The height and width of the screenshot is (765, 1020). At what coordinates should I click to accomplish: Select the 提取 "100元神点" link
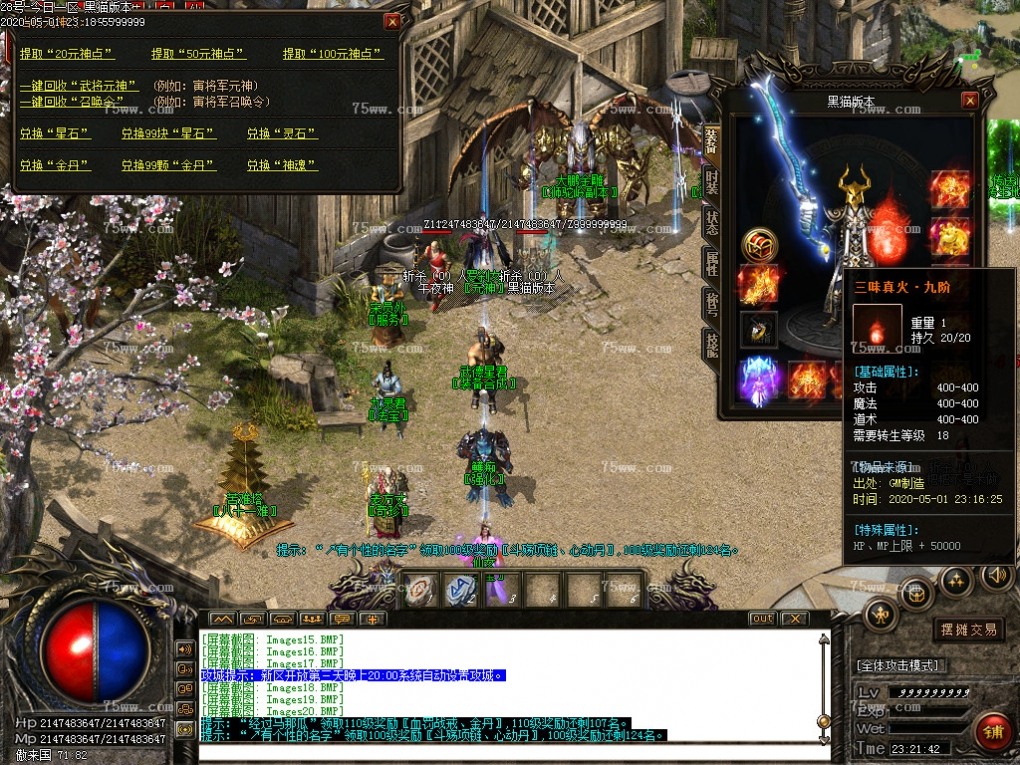click(333, 54)
